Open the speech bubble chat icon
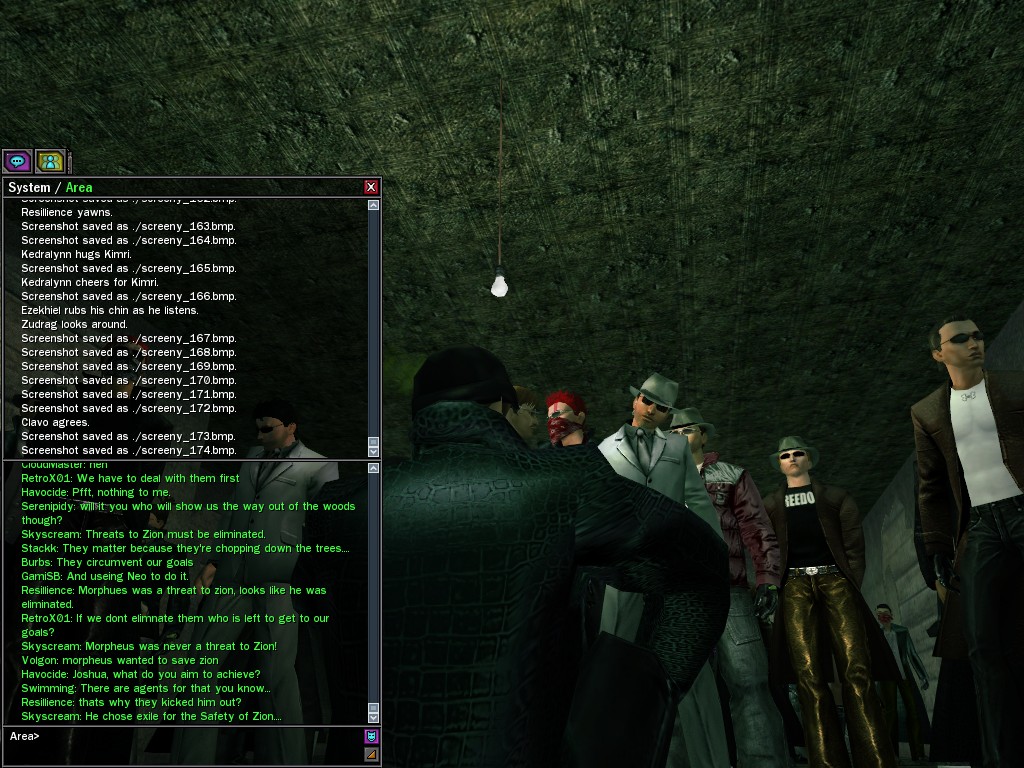Image resolution: width=1024 pixels, height=768 pixels. tap(17, 160)
